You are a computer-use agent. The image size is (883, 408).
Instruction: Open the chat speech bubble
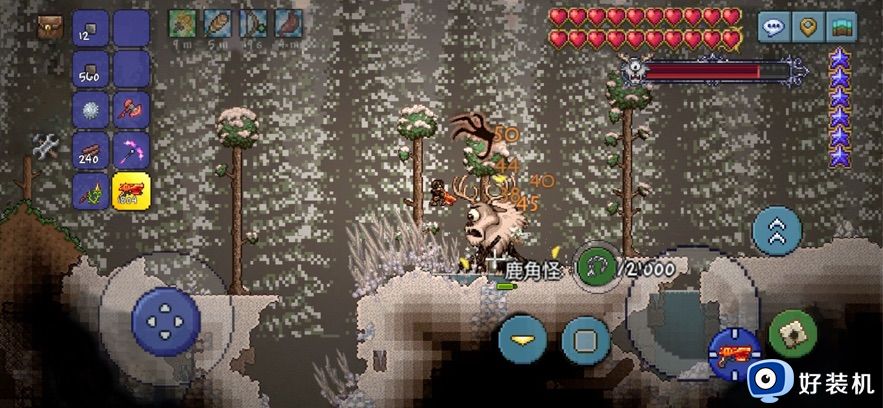[773, 27]
